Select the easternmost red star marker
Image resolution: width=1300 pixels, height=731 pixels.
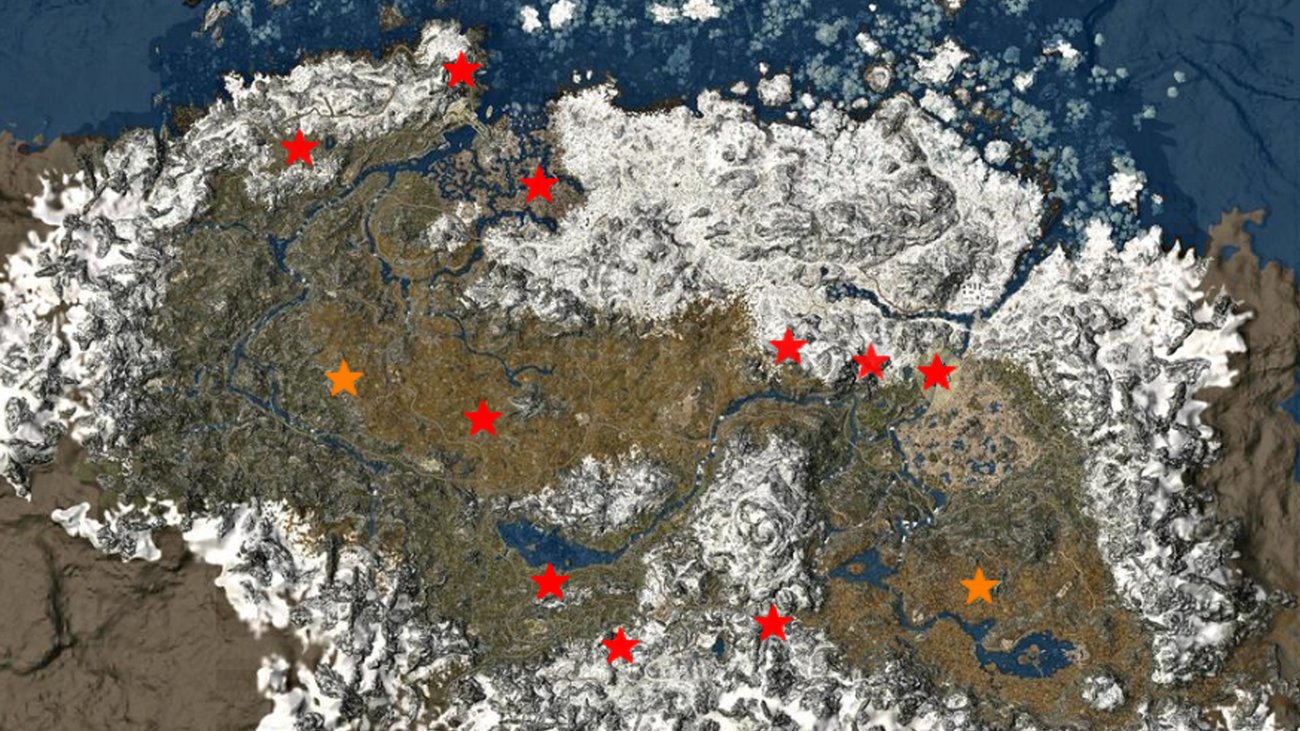[x=936, y=372]
